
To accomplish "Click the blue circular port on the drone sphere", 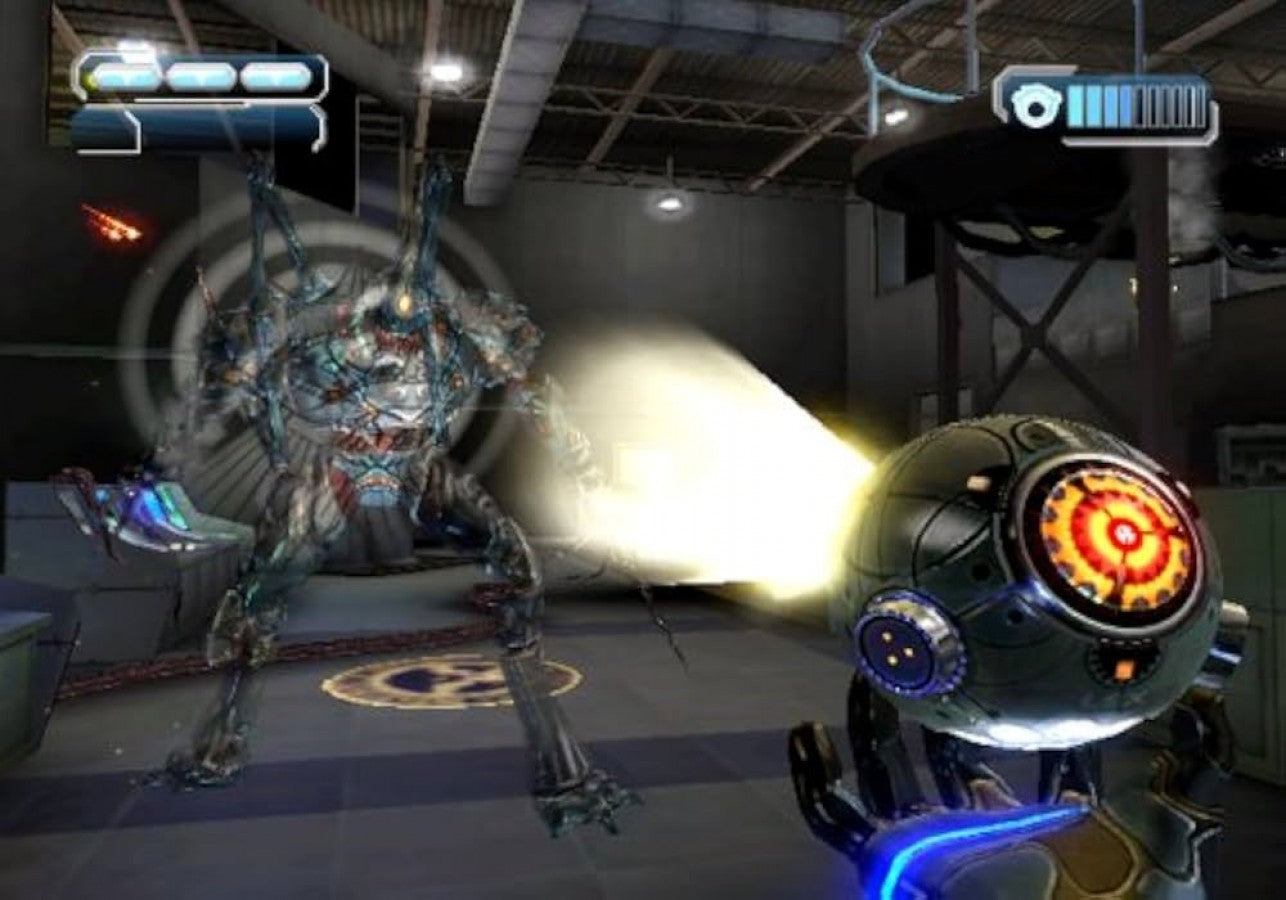I will click(x=897, y=650).
